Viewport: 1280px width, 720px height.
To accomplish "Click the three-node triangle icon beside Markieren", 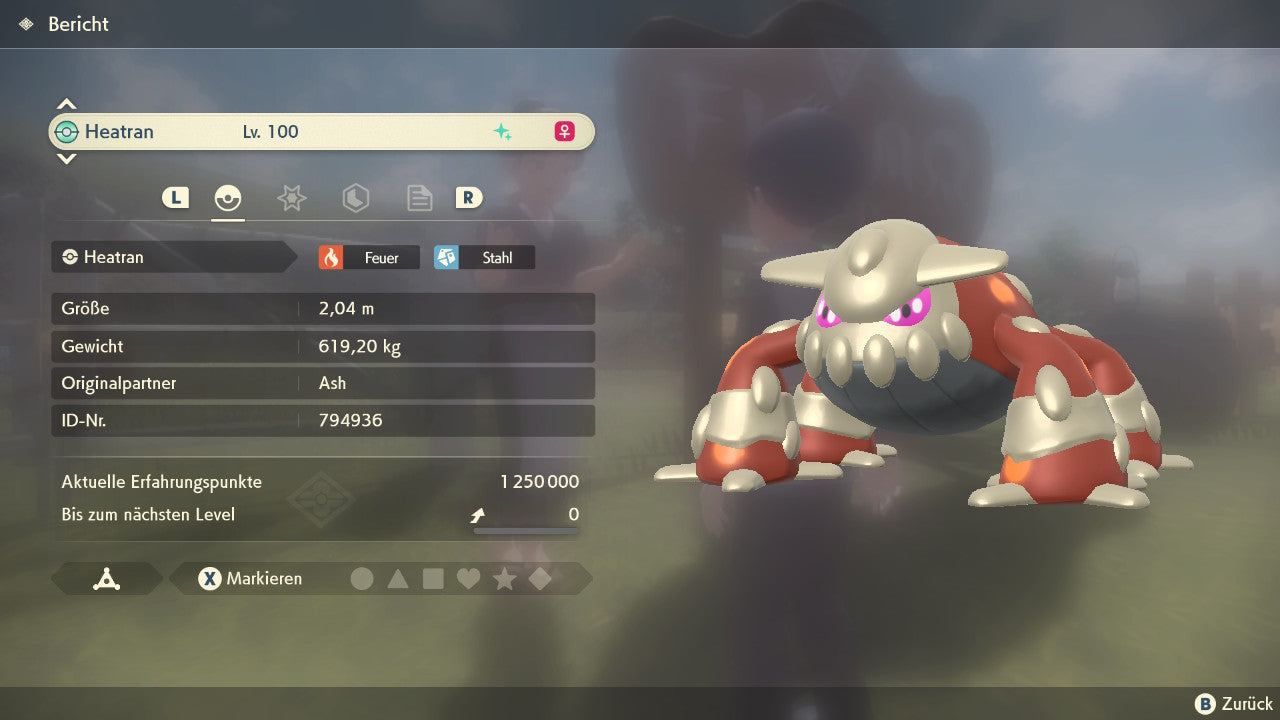I will (x=107, y=578).
